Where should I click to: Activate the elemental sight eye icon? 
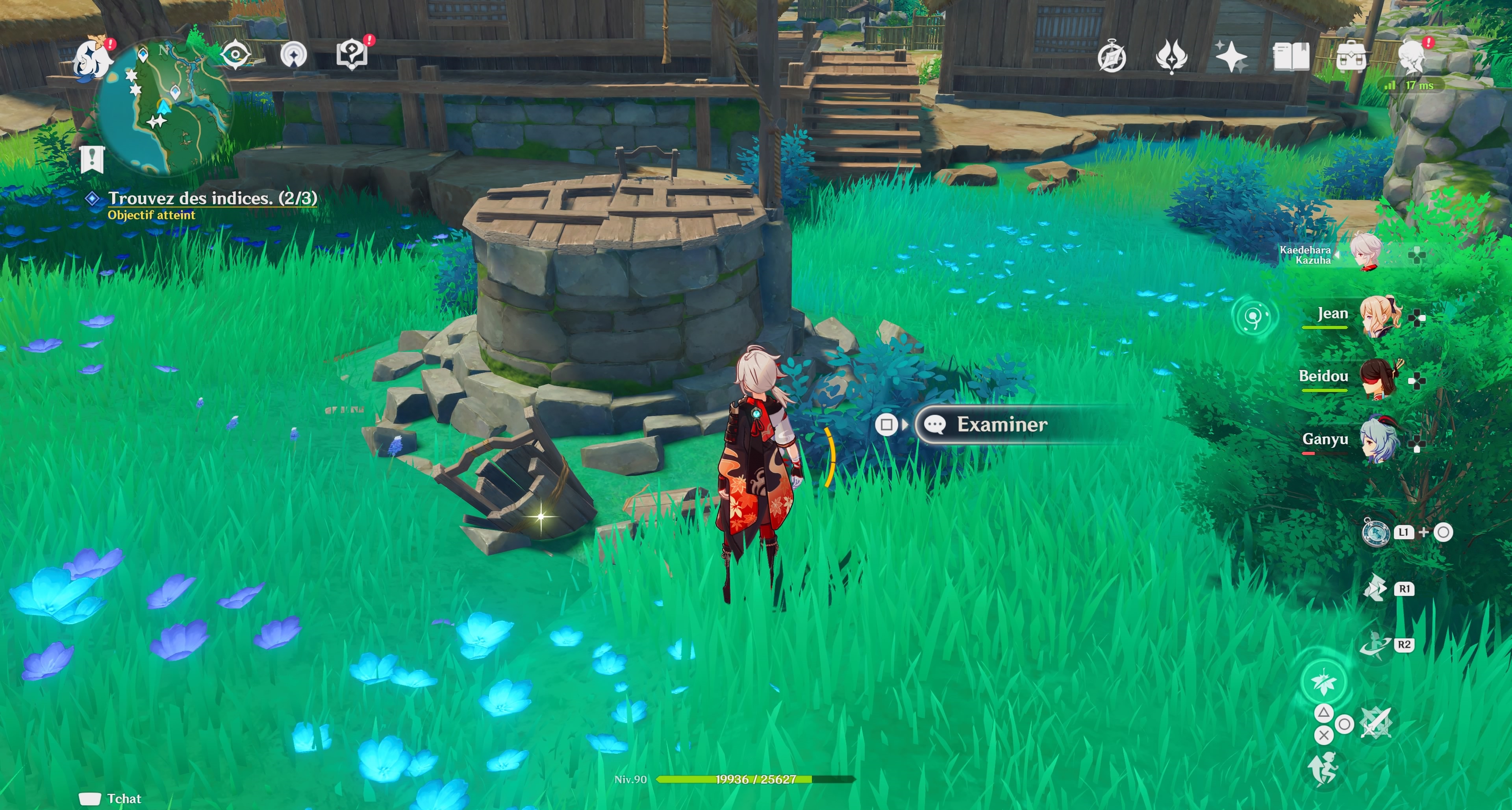(x=235, y=55)
